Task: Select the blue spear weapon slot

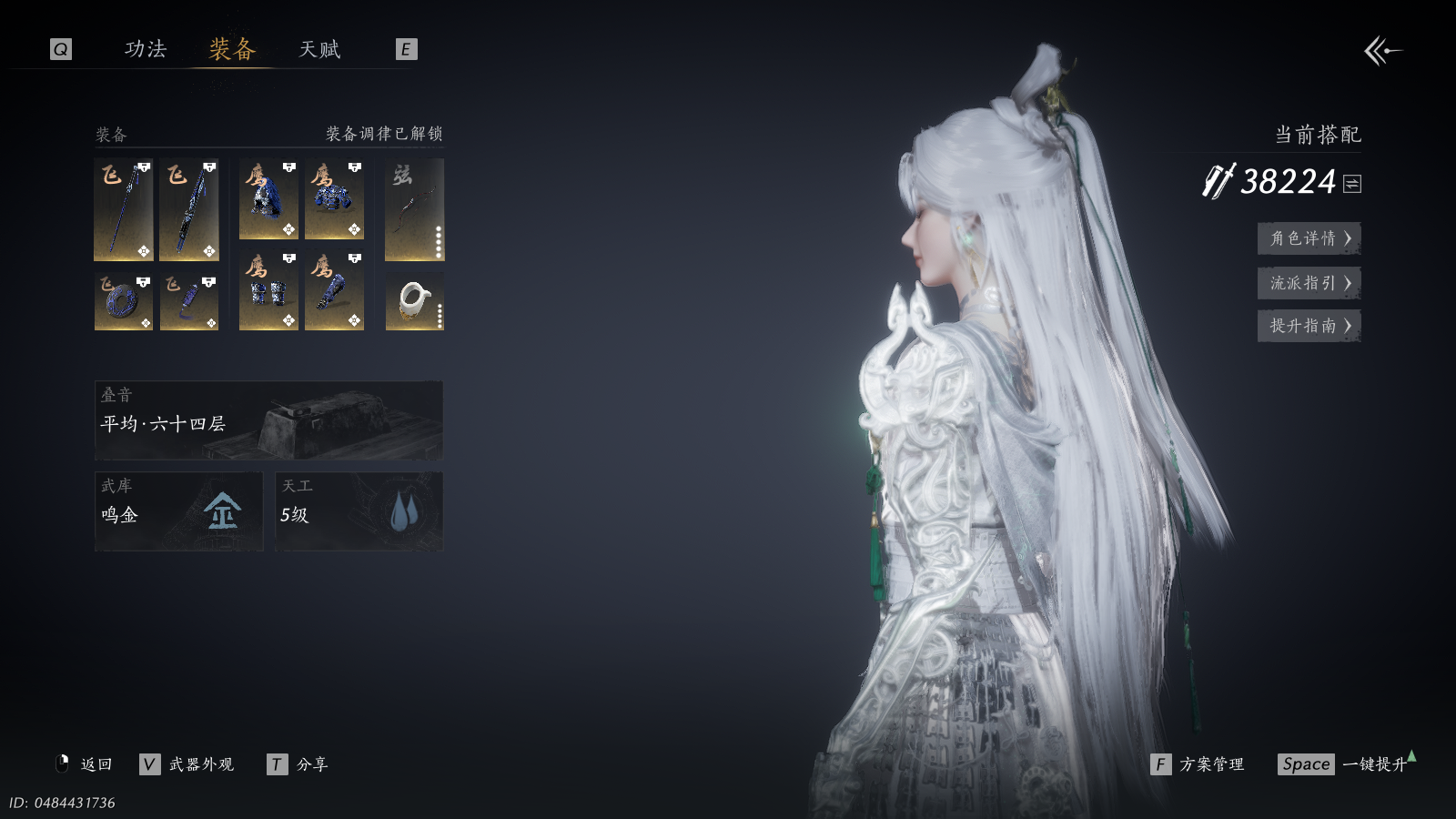Action: (x=124, y=210)
